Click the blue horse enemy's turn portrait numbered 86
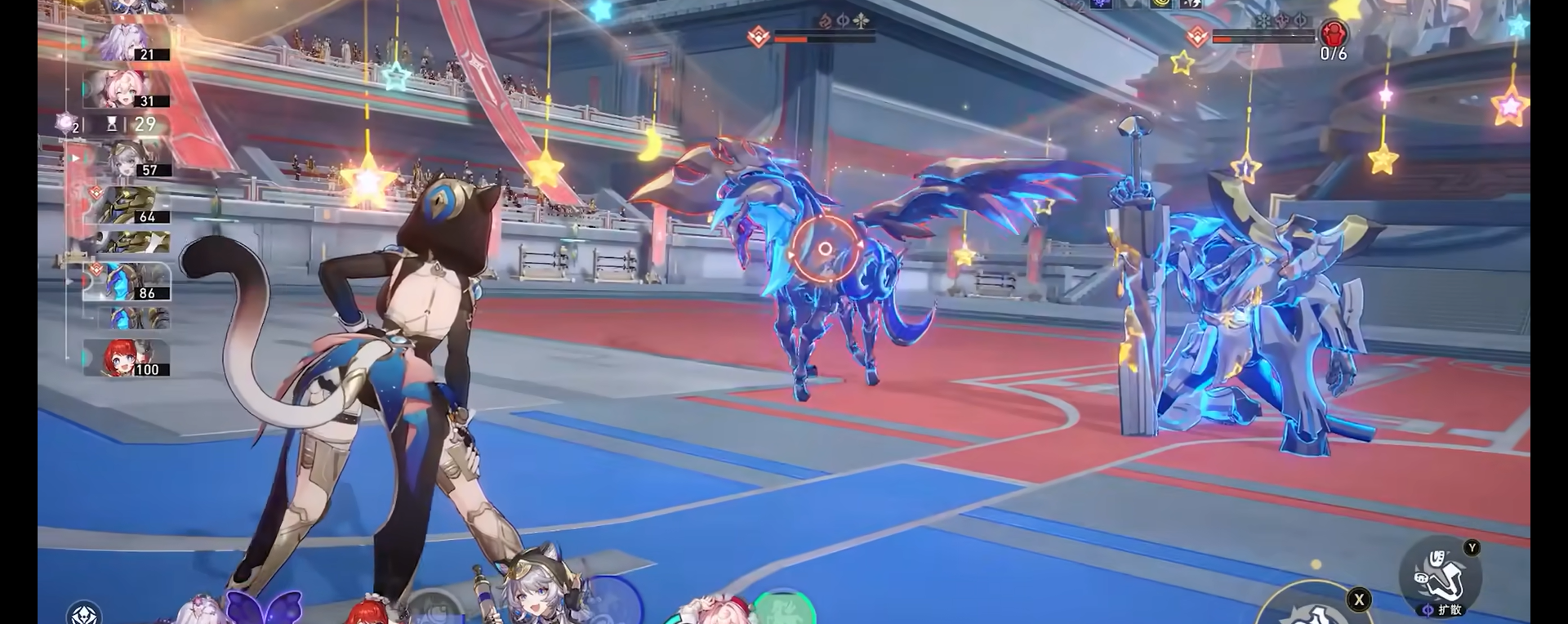The image size is (1568, 624). (127, 281)
